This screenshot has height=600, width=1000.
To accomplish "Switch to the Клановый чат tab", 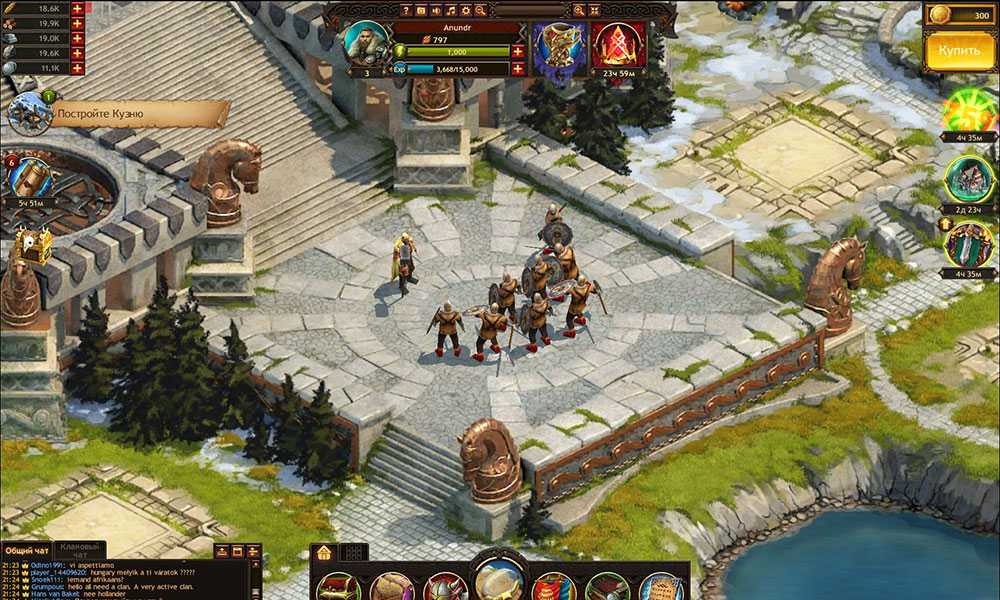I will click(78, 549).
